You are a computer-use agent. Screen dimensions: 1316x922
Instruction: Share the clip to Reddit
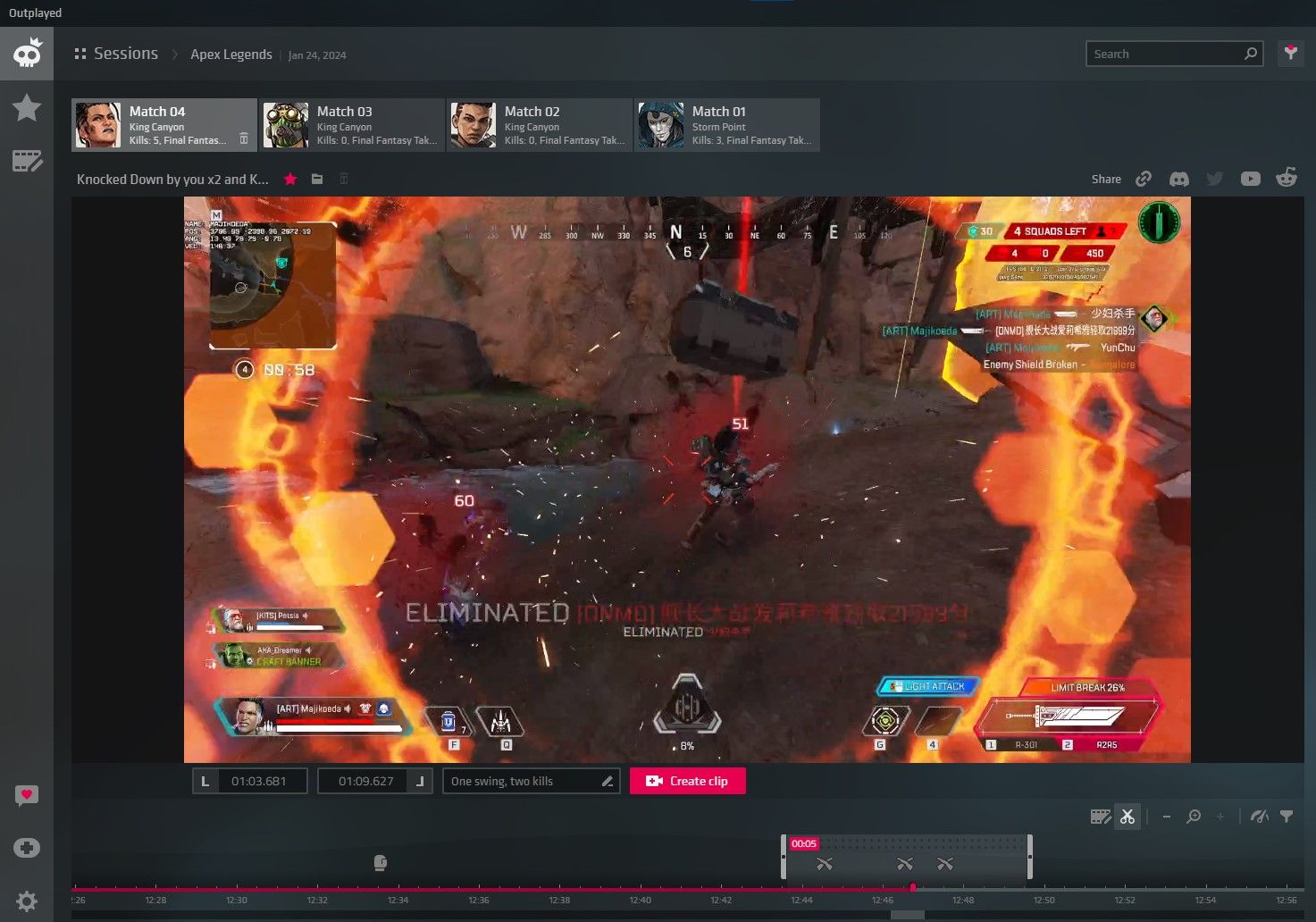(1287, 178)
